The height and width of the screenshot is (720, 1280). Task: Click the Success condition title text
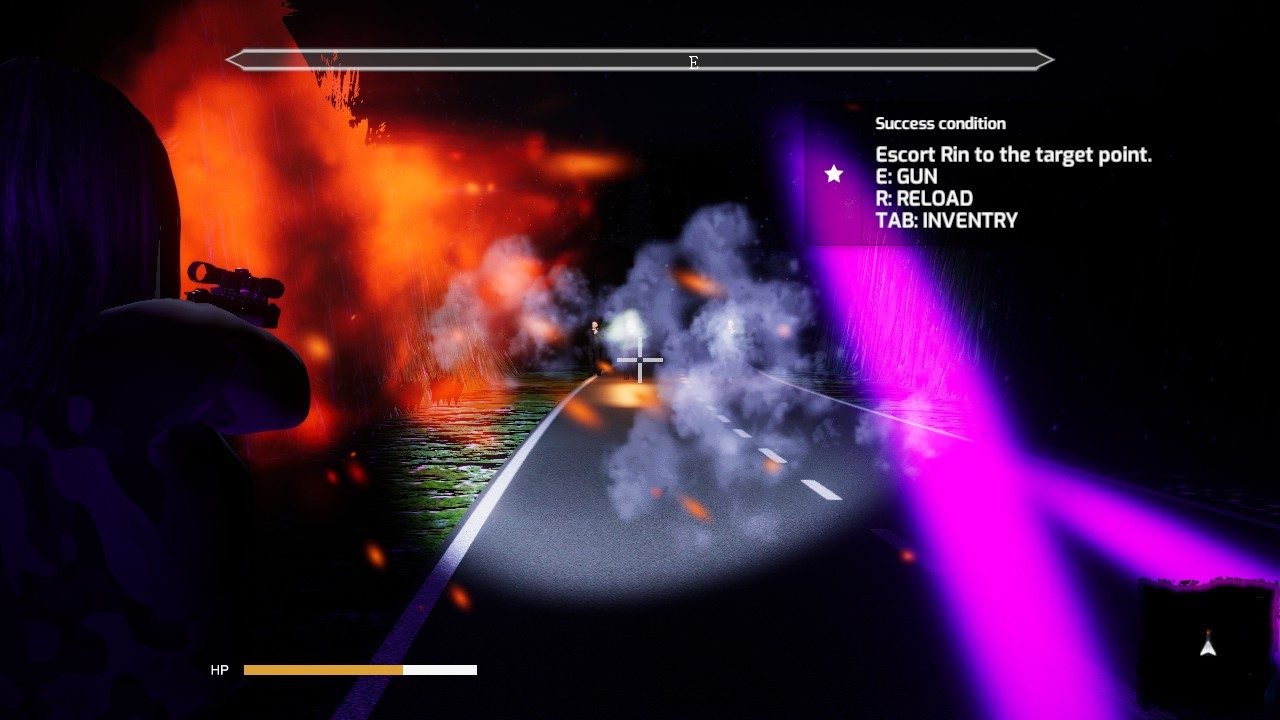coord(940,123)
